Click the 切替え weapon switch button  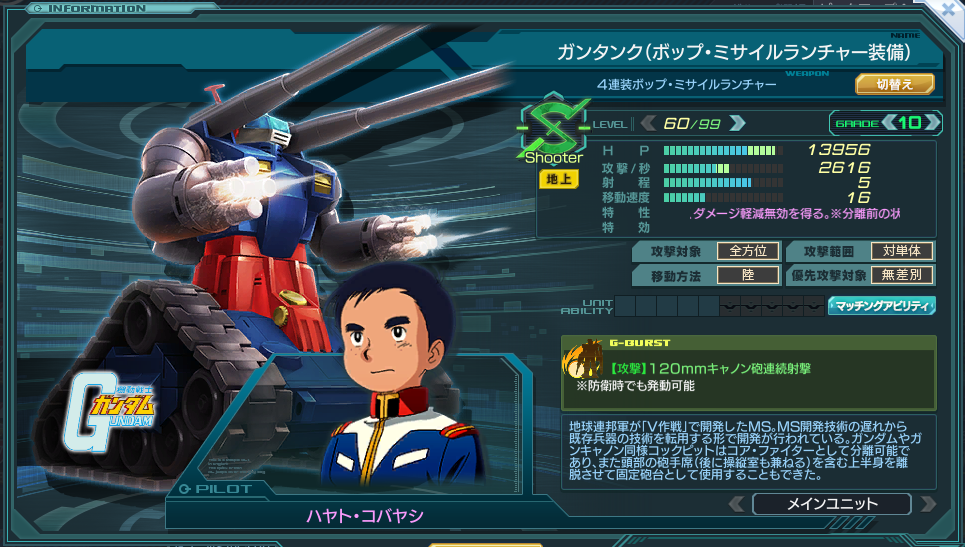[x=894, y=84]
